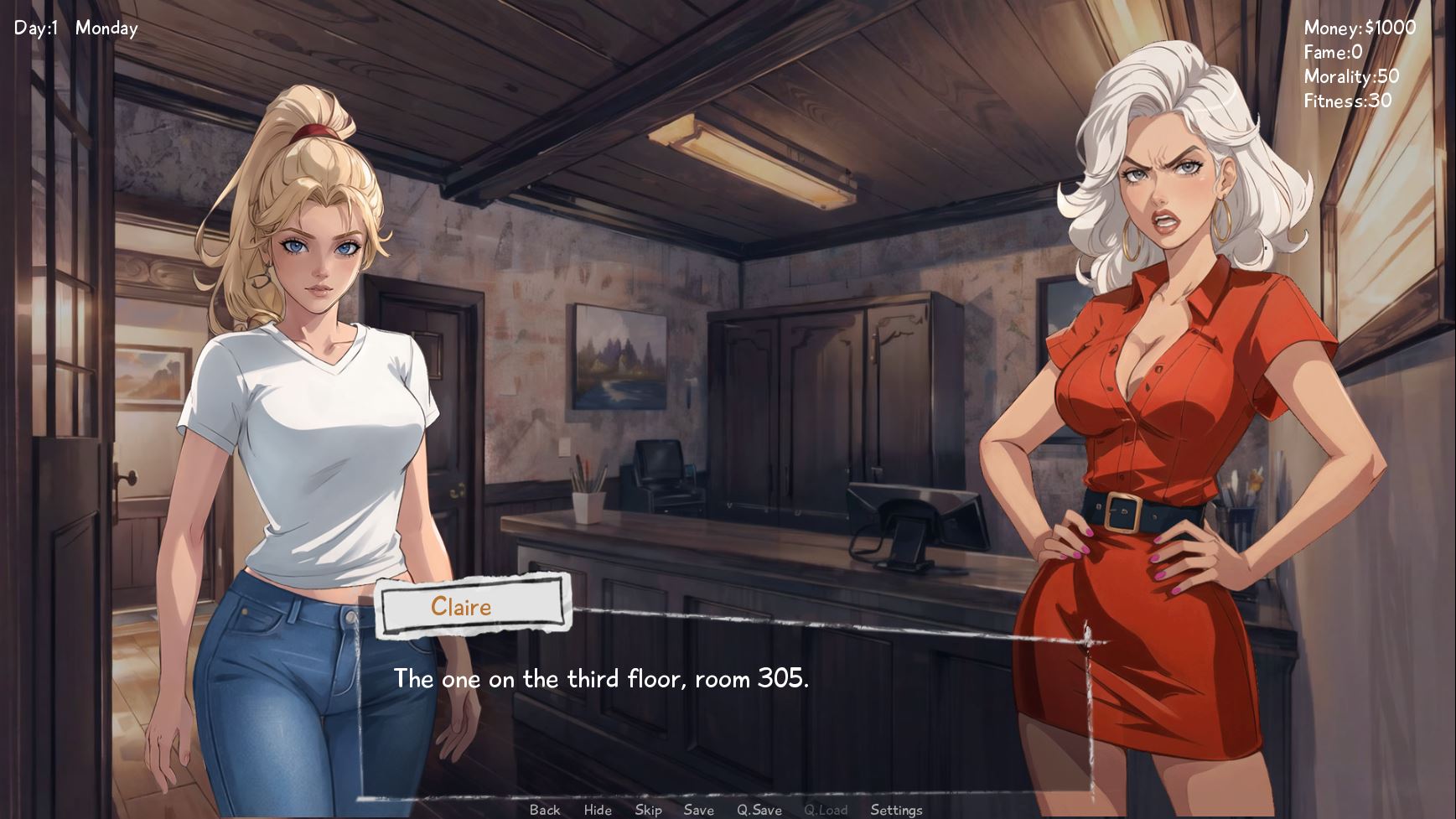Quick save with Q.Save
Screen dimensions: 1456x819
[759, 809]
